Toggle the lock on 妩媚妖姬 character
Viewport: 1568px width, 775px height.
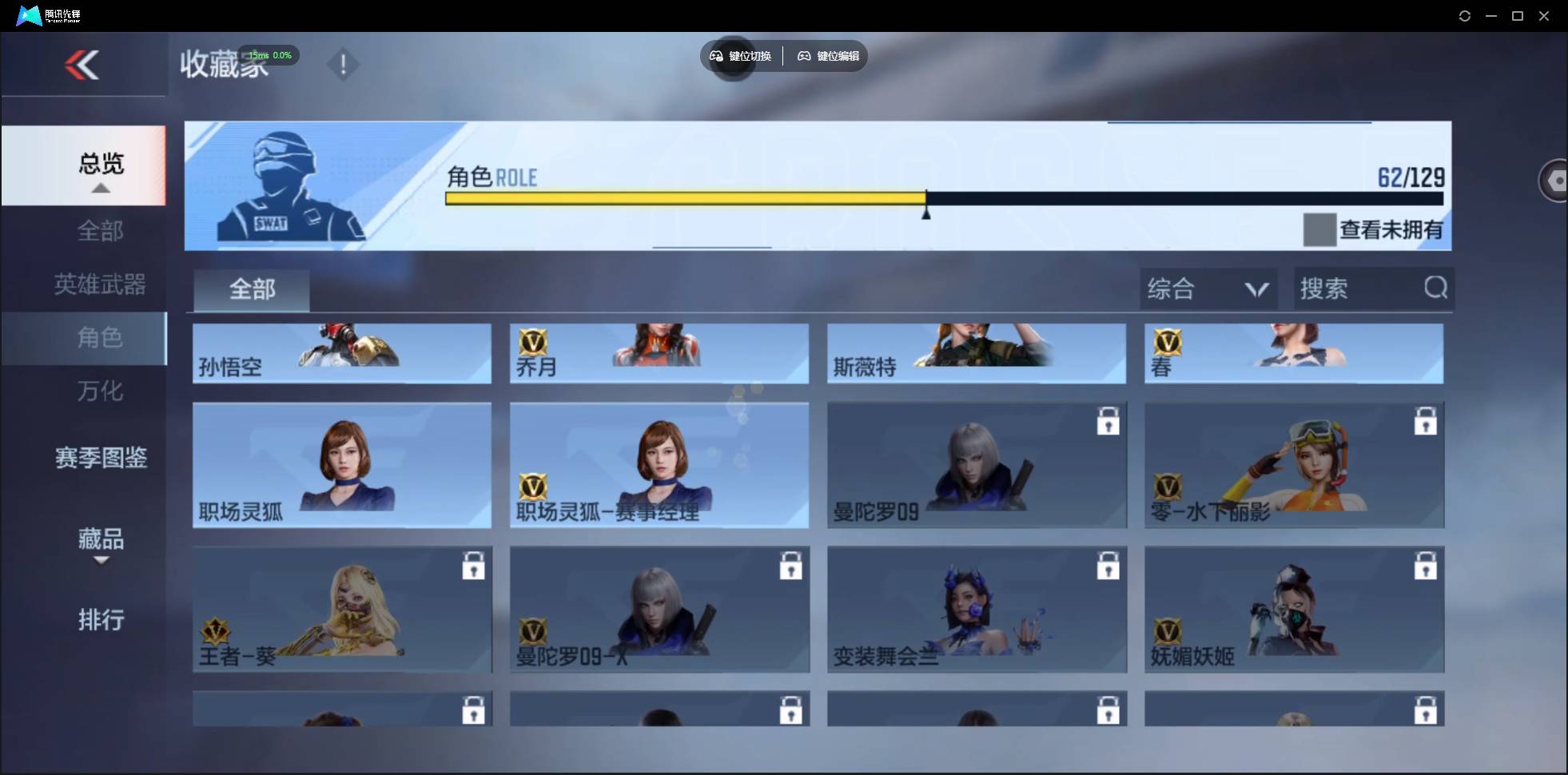1426,566
